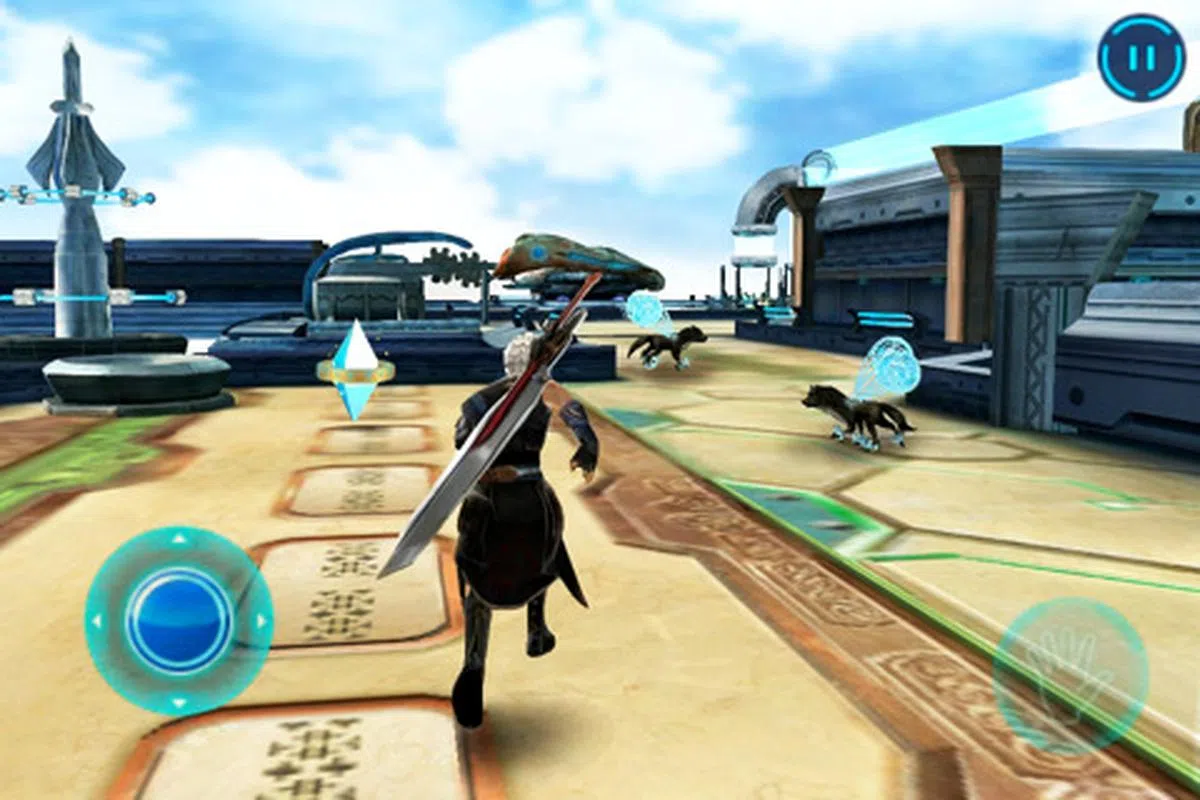Screen dimensions: 1200x800
Task: Click the joystick's right arrow
Action: click(261, 621)
